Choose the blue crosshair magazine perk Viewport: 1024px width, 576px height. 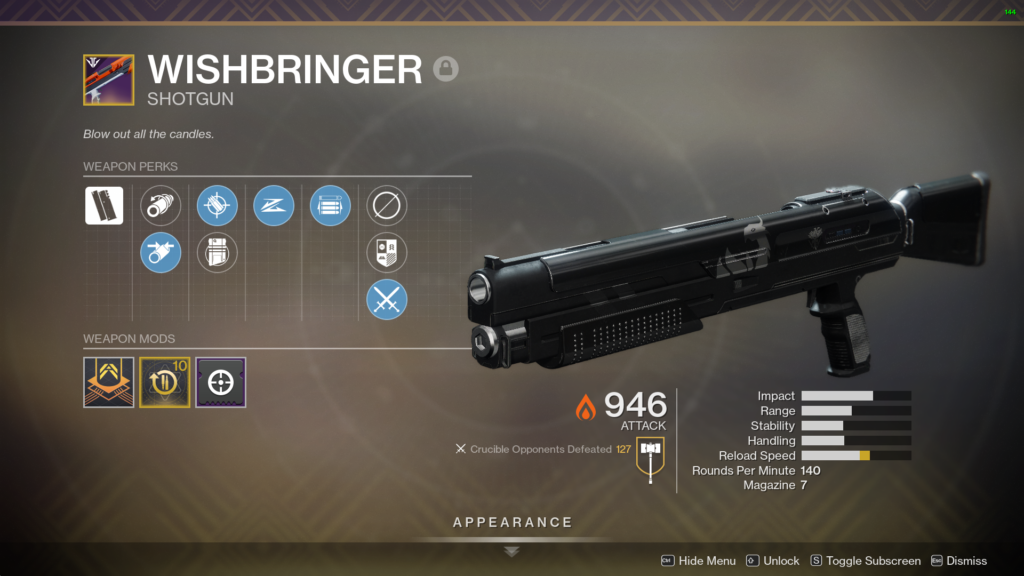pyautogui.click(x=217, y=205)
